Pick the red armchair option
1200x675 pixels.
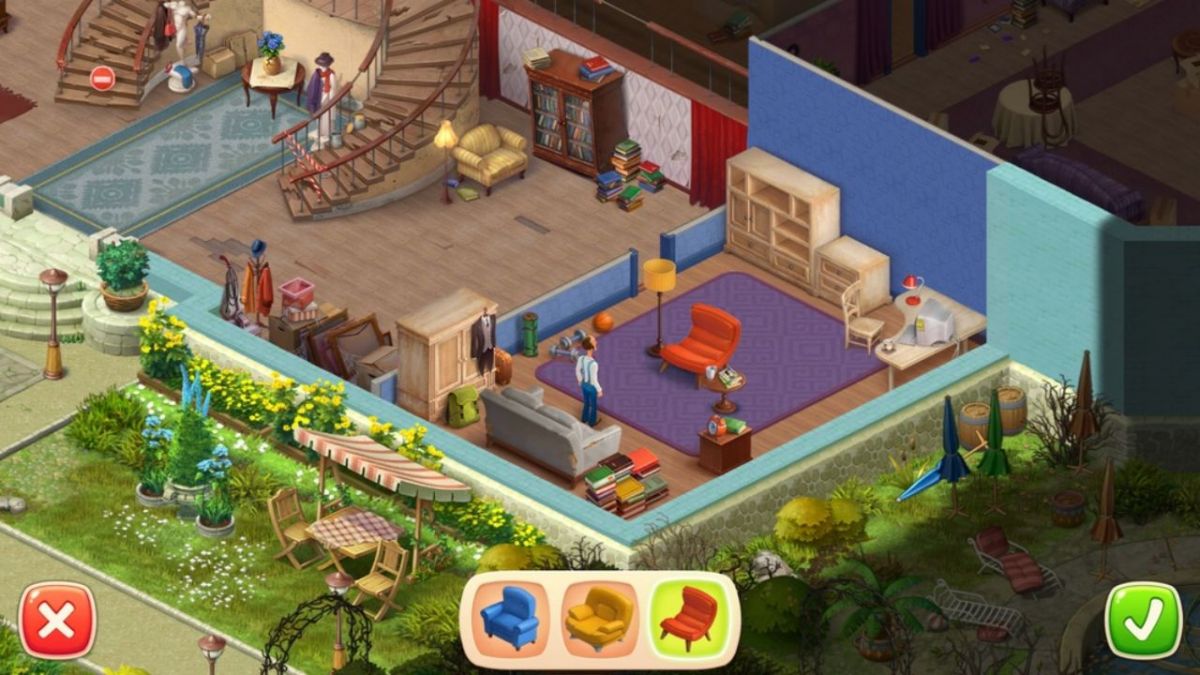click(689, 617)
